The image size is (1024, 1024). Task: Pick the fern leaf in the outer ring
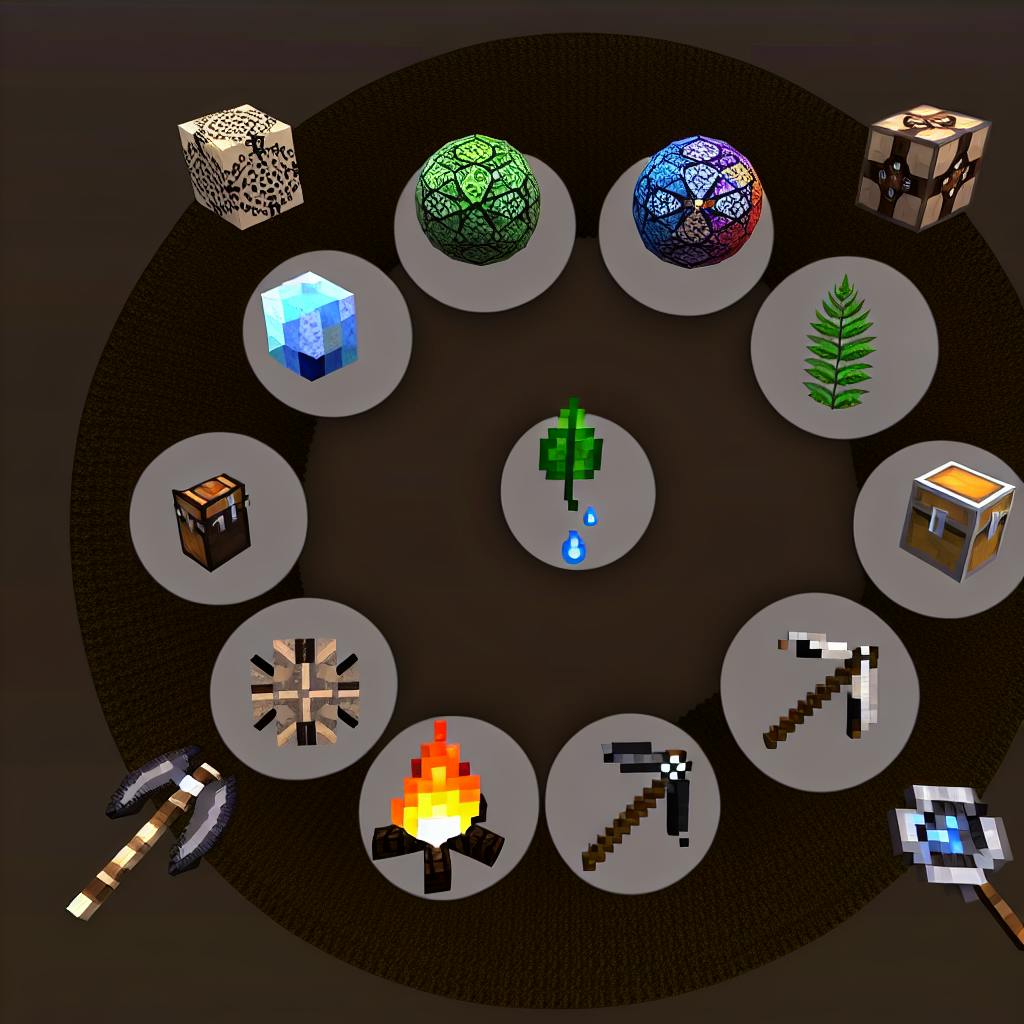(841, 345)
